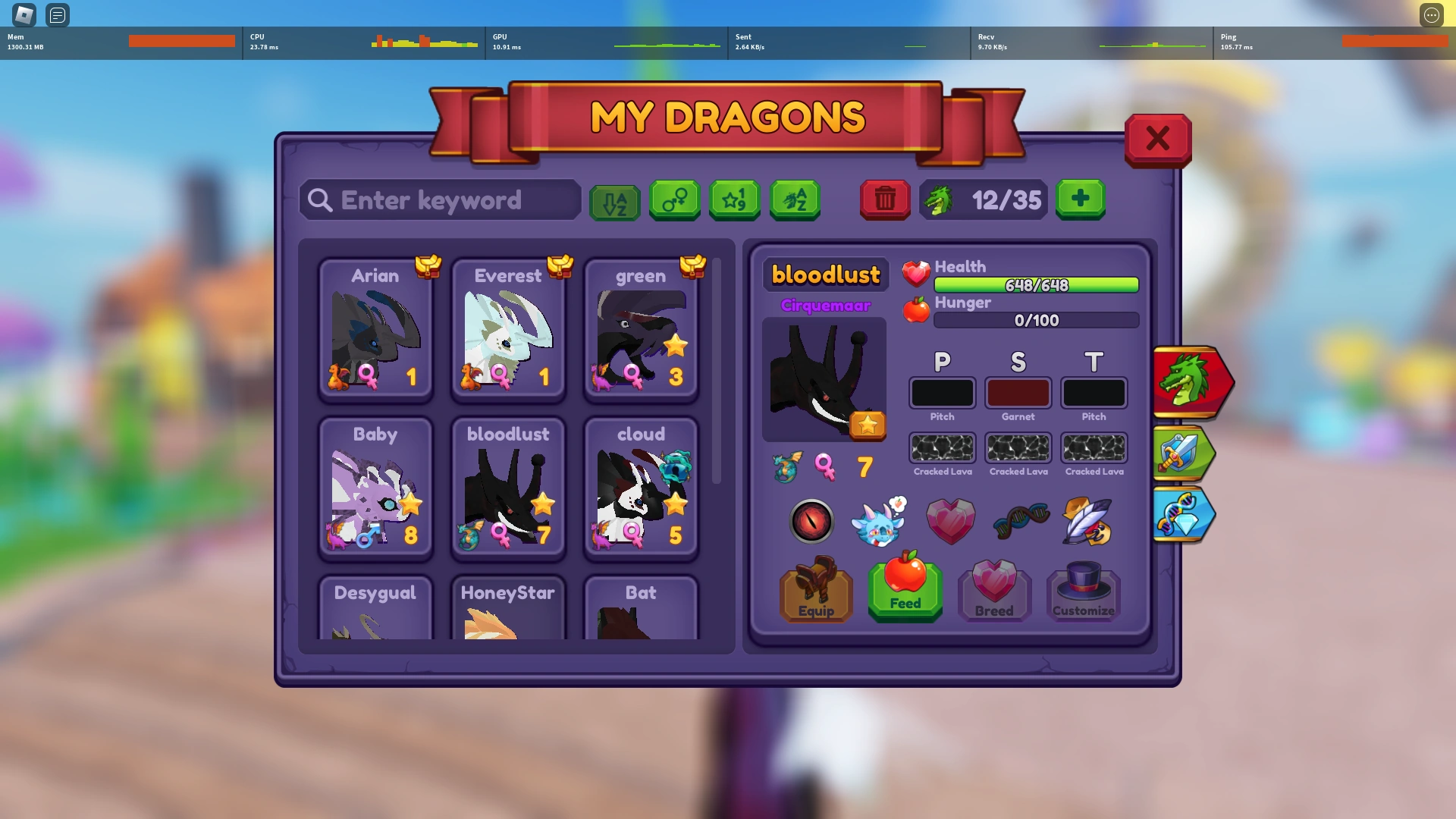Click the feather quill rename icon
Screen dimensions: 1456x819
tap(1086, 521)
